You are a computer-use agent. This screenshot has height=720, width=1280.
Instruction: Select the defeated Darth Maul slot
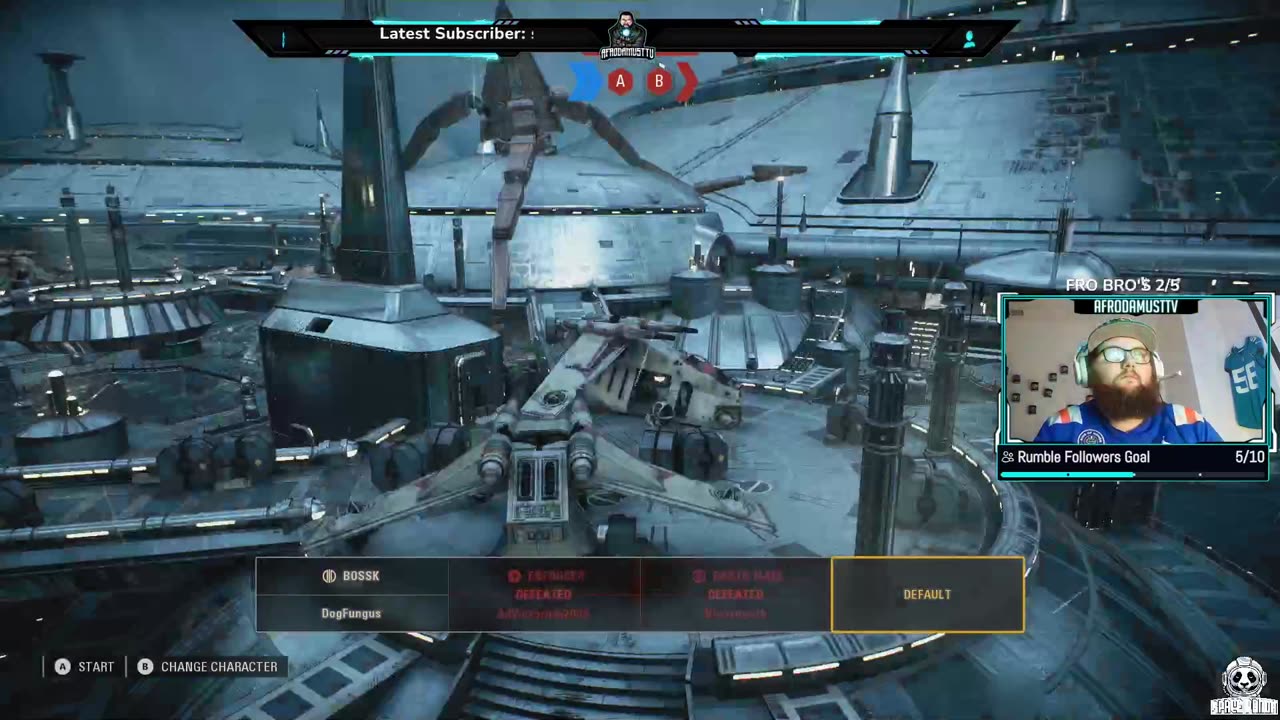pyautogui.click(x=736, y=594)
